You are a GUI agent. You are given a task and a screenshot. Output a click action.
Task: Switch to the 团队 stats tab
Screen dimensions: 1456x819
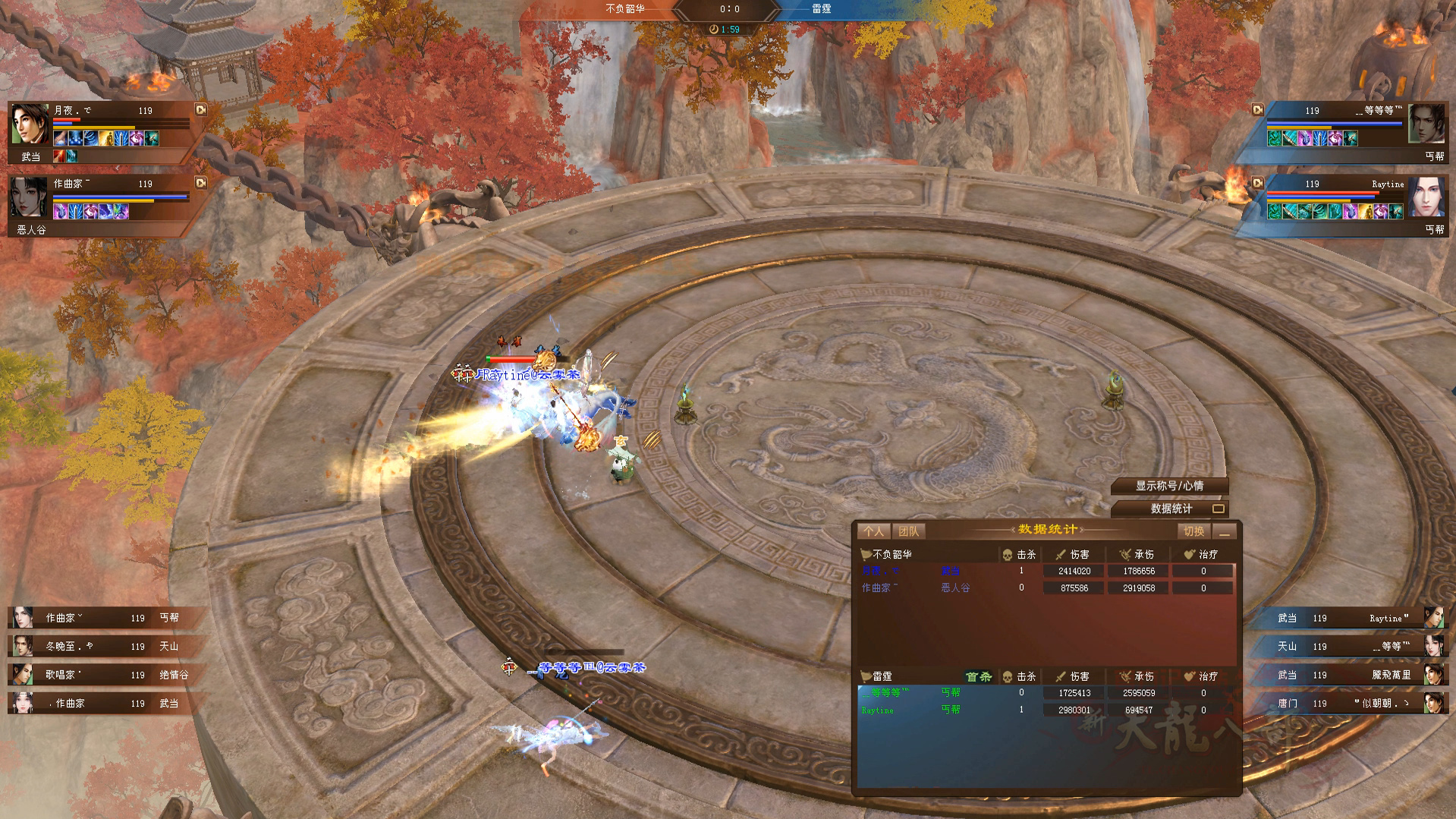pyautogui.click(x=907, y=531)
